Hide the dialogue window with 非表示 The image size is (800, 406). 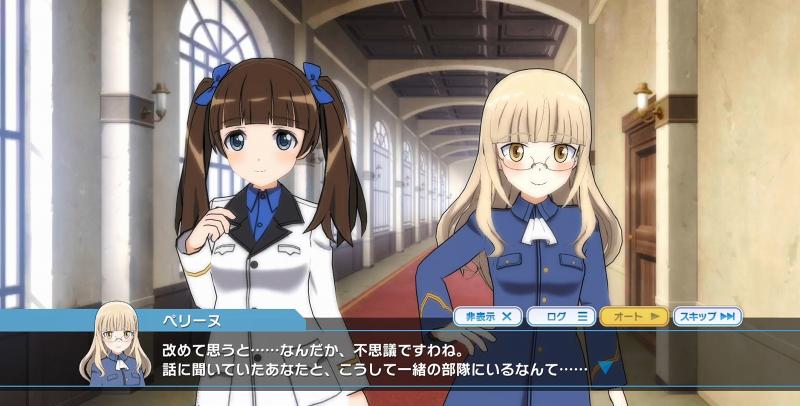point(488,317)
